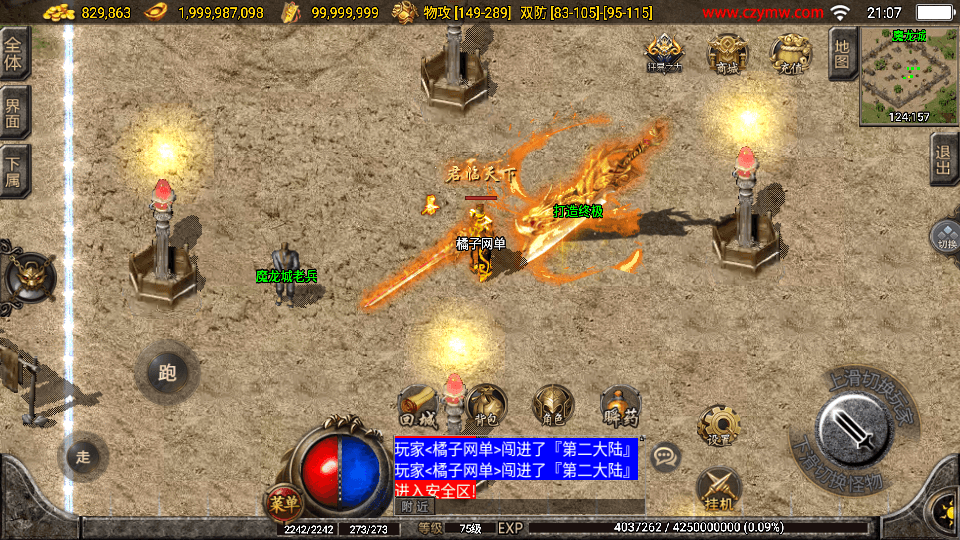Use the 回城 town return scroll
Screen dimensions: 960x540
point(418,405)
